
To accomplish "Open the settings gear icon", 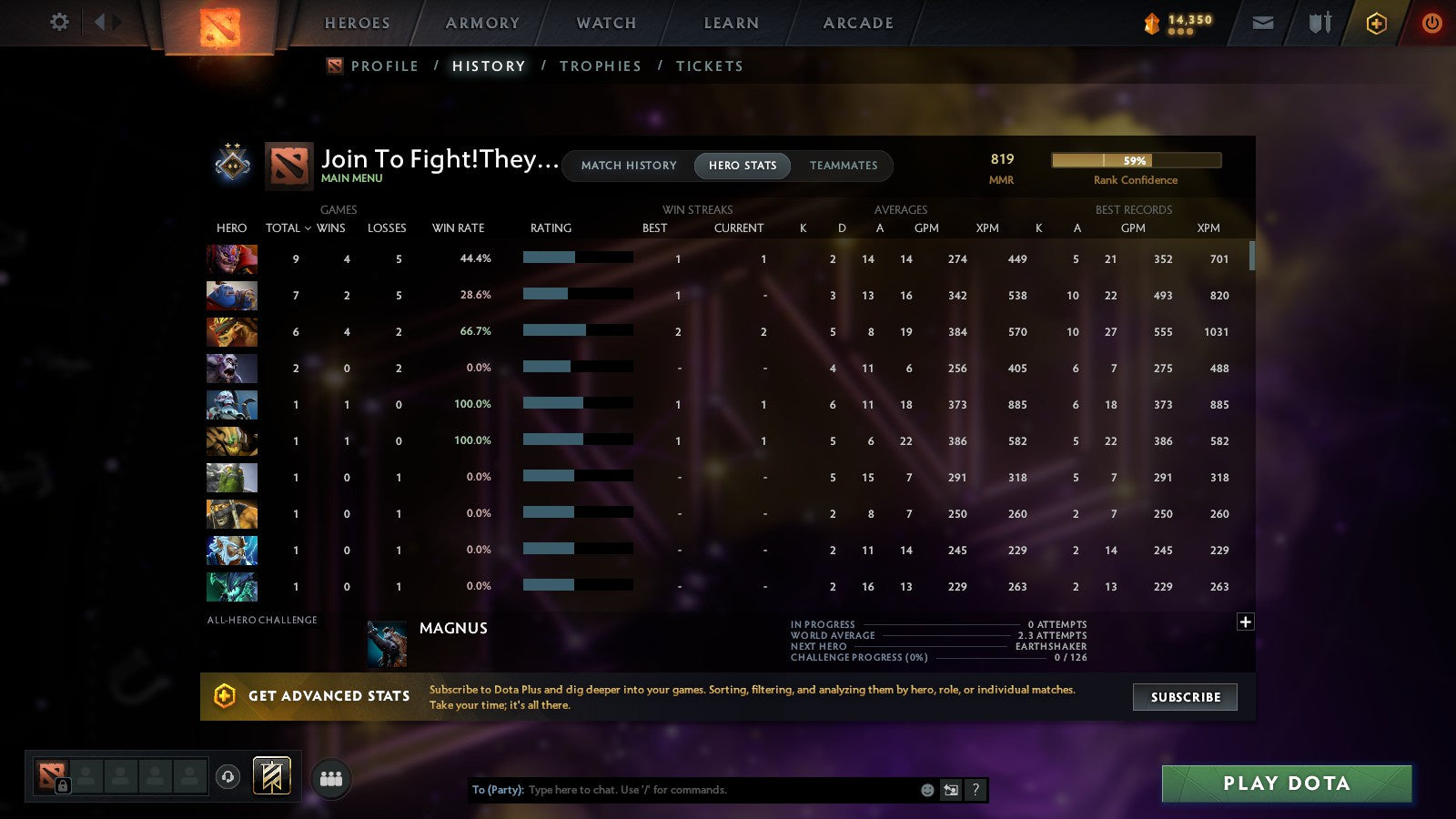I will [58, 23].
